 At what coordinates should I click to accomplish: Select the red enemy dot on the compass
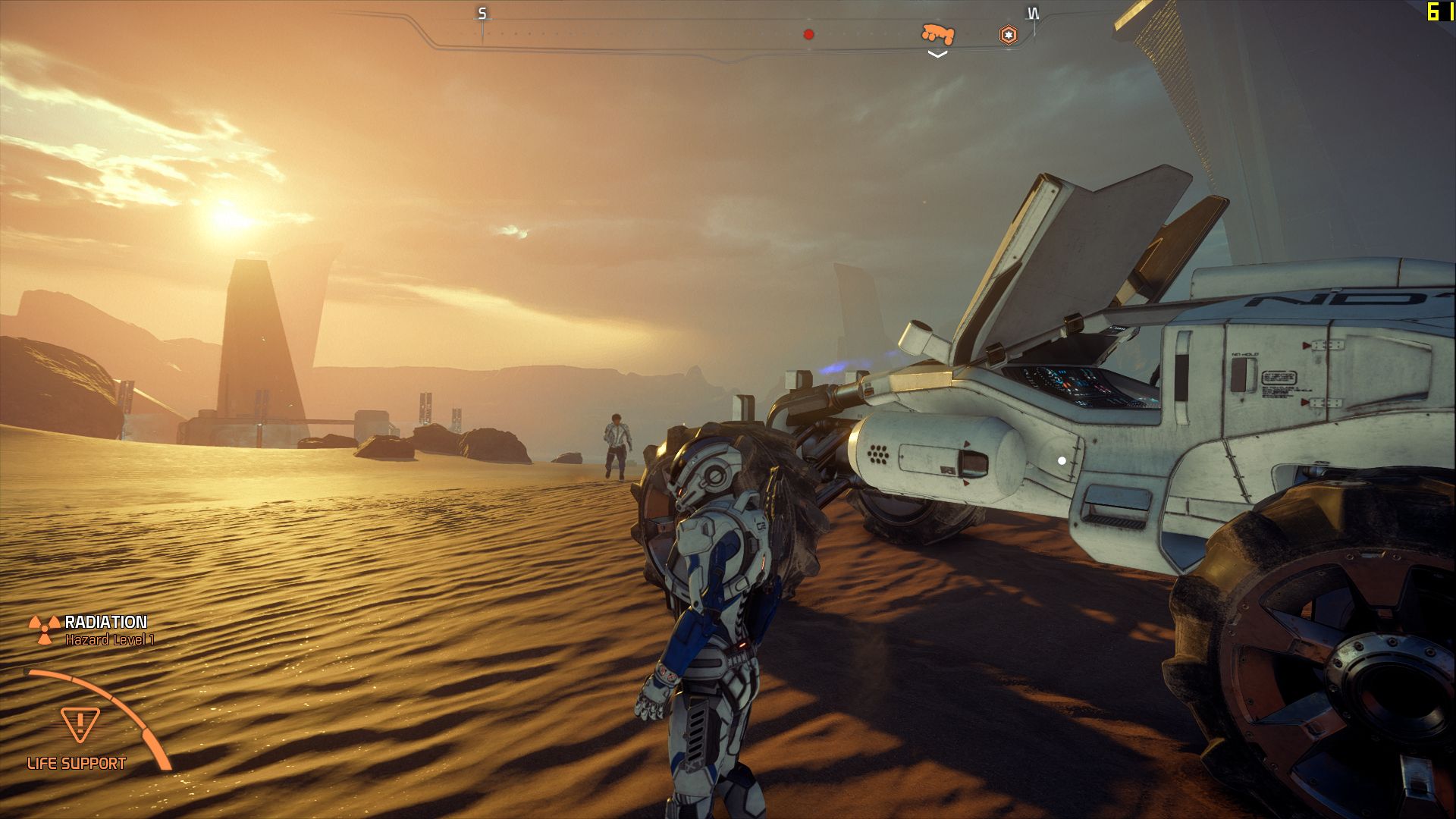[808, 34]
